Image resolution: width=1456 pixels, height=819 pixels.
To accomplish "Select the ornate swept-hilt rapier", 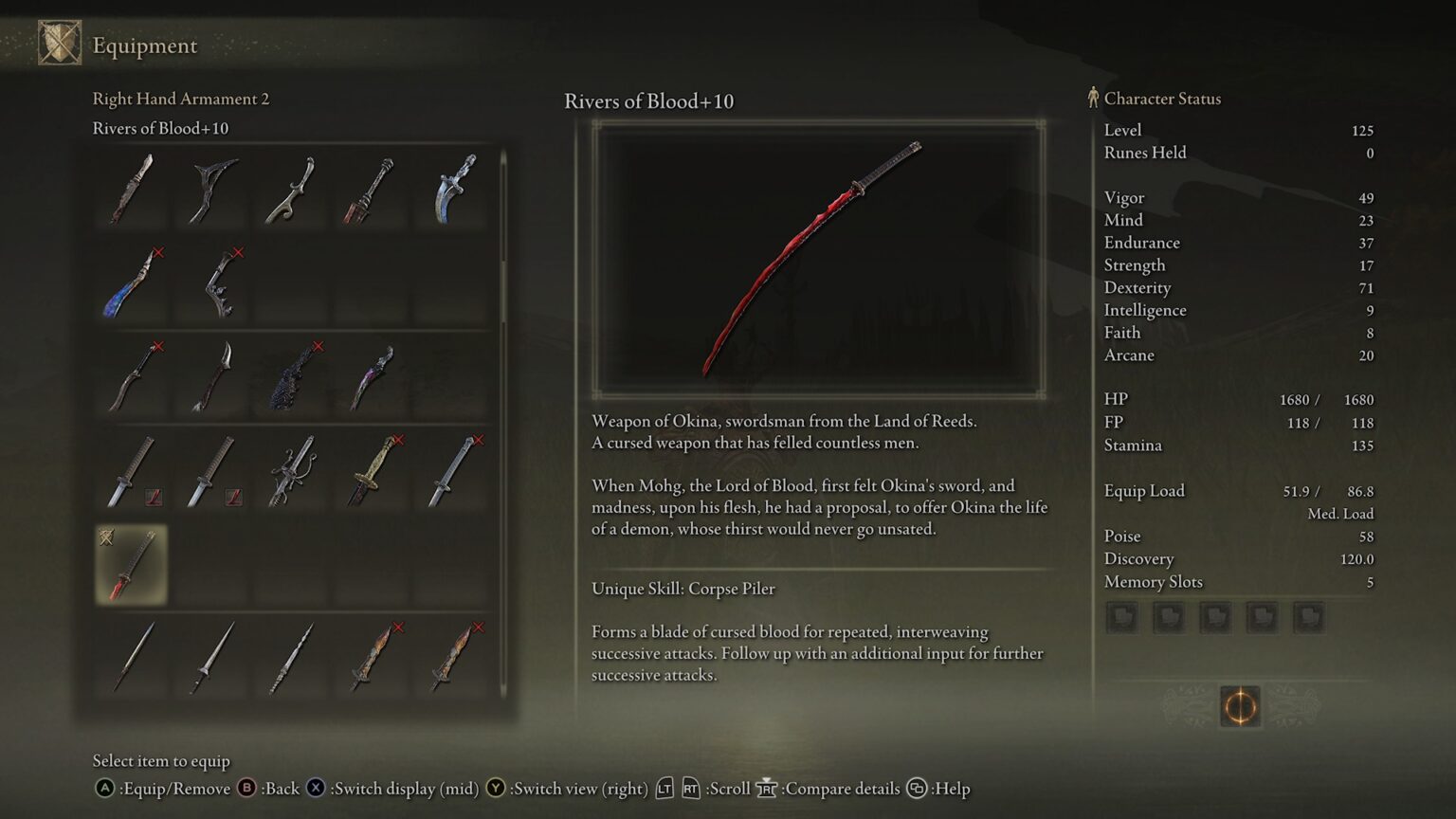I will click(292, 471).
